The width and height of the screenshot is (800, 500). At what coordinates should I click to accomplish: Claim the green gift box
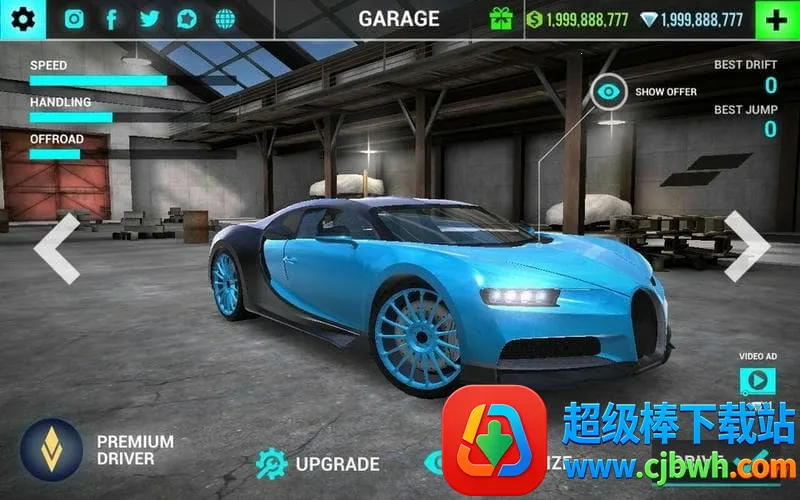point(501,19)
